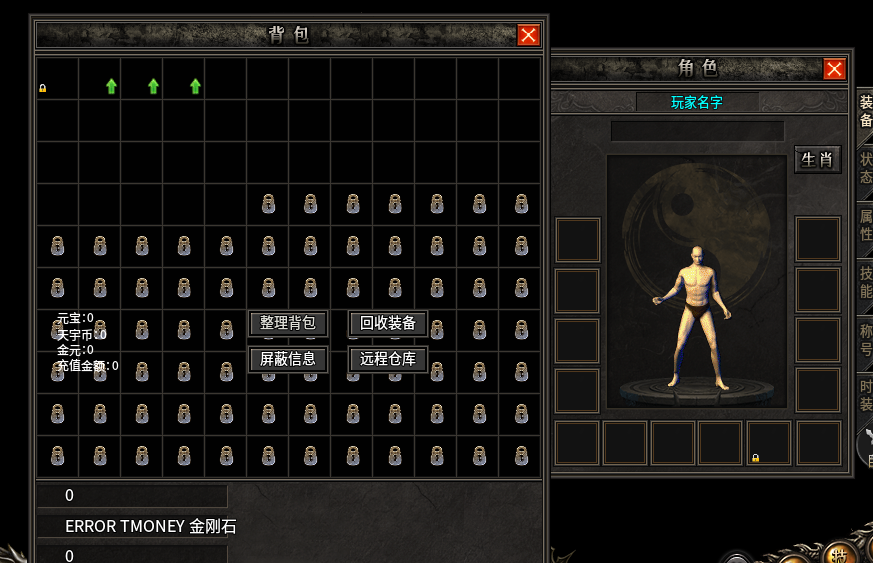The height and width of the screenshot is (563, 873).
Task: Switch to the 状态 status tab
Action: [x=865, y=169]
